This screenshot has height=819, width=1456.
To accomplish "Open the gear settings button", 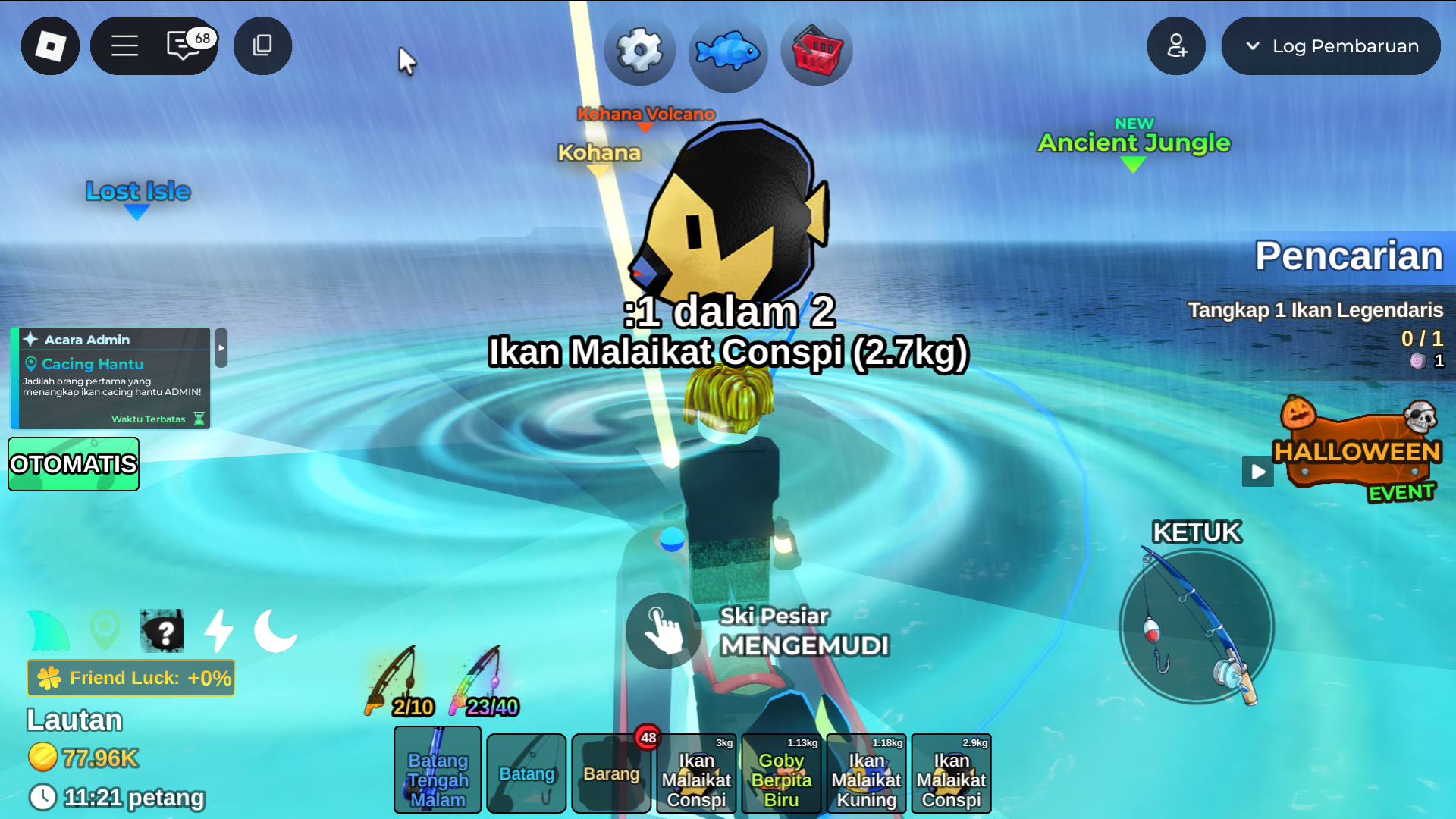I will click(x=639, y=52).
